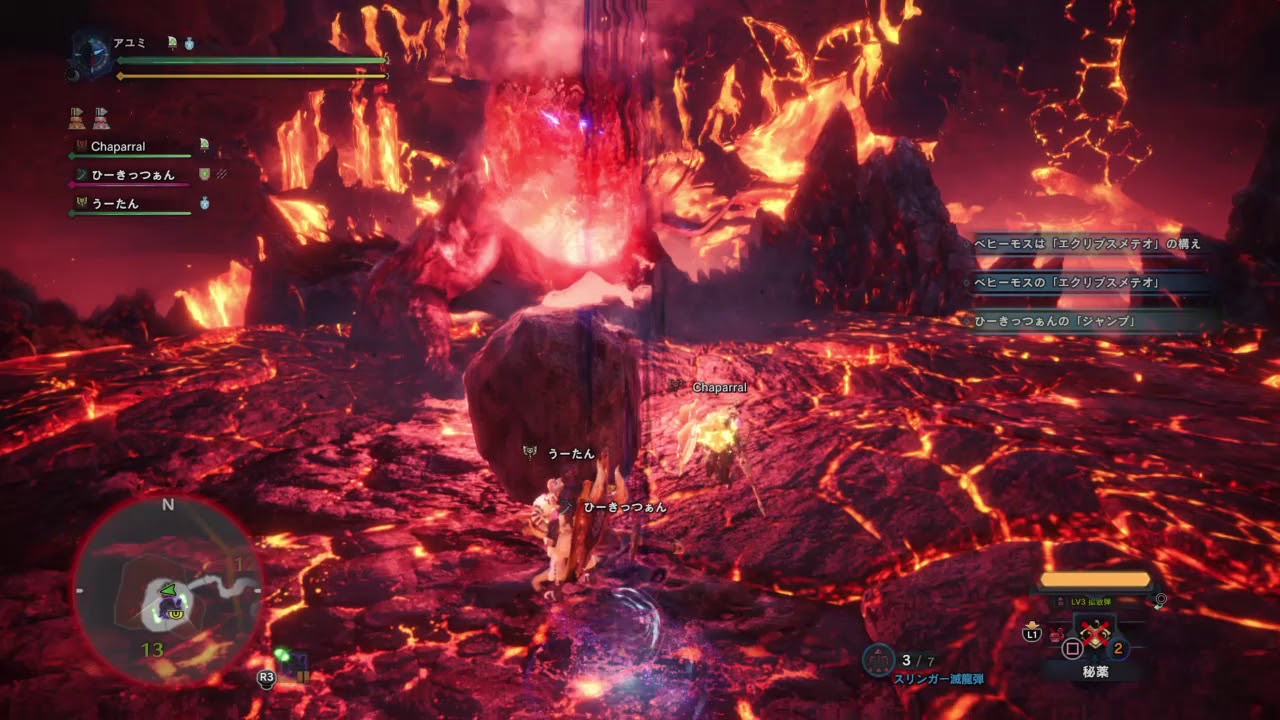Select the slinger dragon ammo icon beside 3/7
This screenshot has width=1280, height=720.
(878, 659)
